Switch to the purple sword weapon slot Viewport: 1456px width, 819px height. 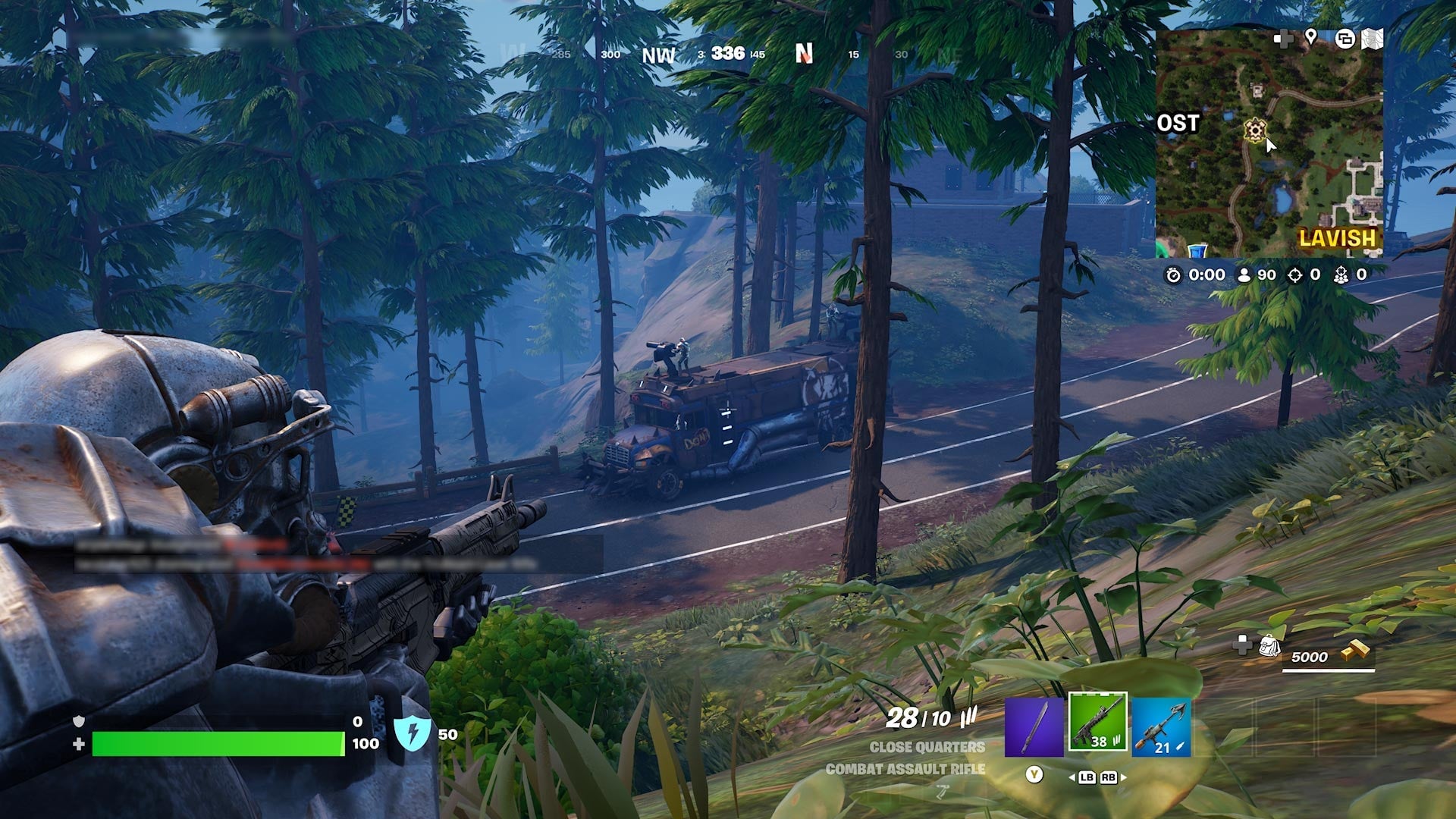point(1034,727)
